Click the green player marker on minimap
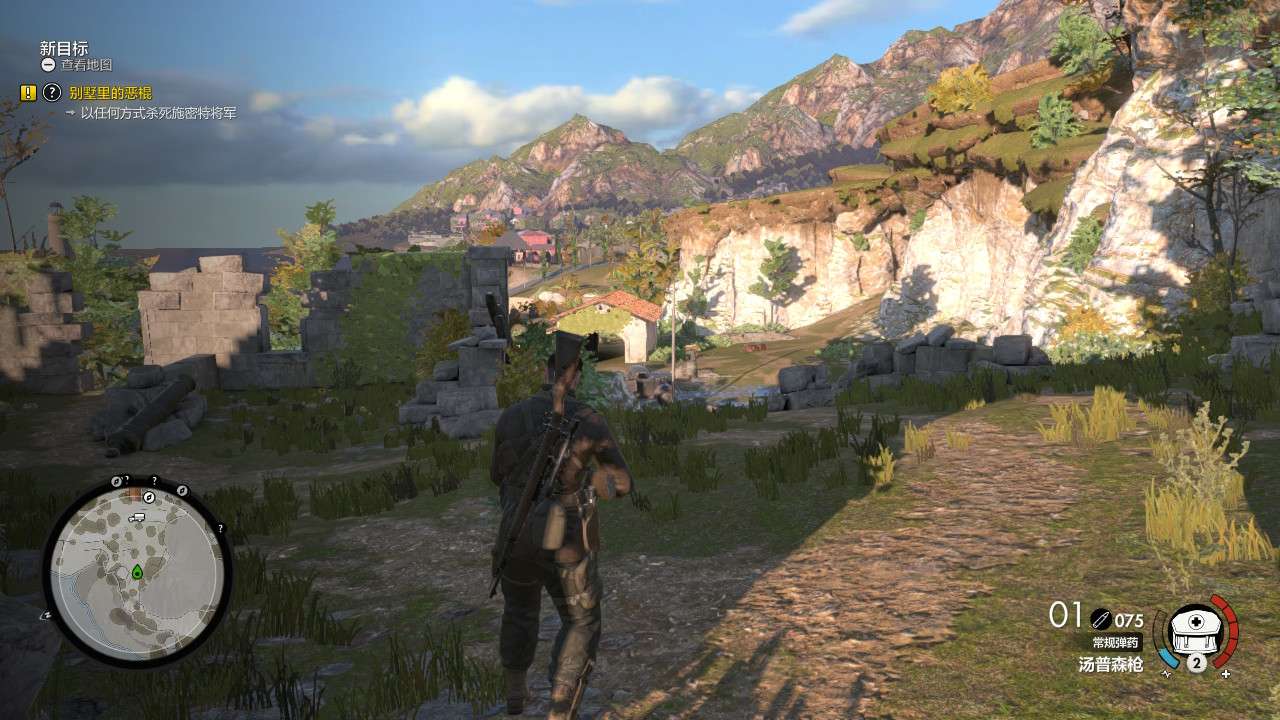The height and width of the screenshot is (720, 1280). click(x=137, y=572)
